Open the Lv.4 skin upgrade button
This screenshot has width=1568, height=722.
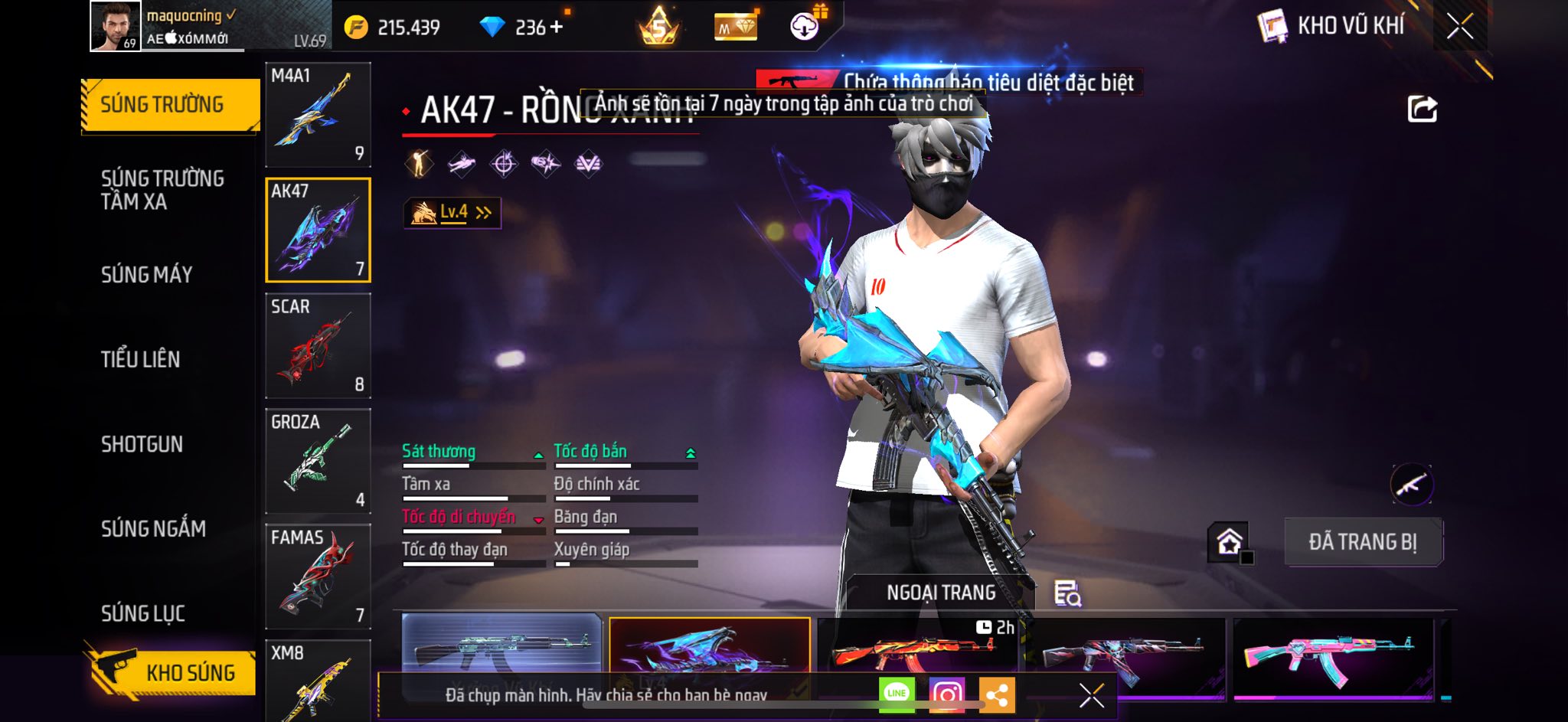(x=452, y=213)
